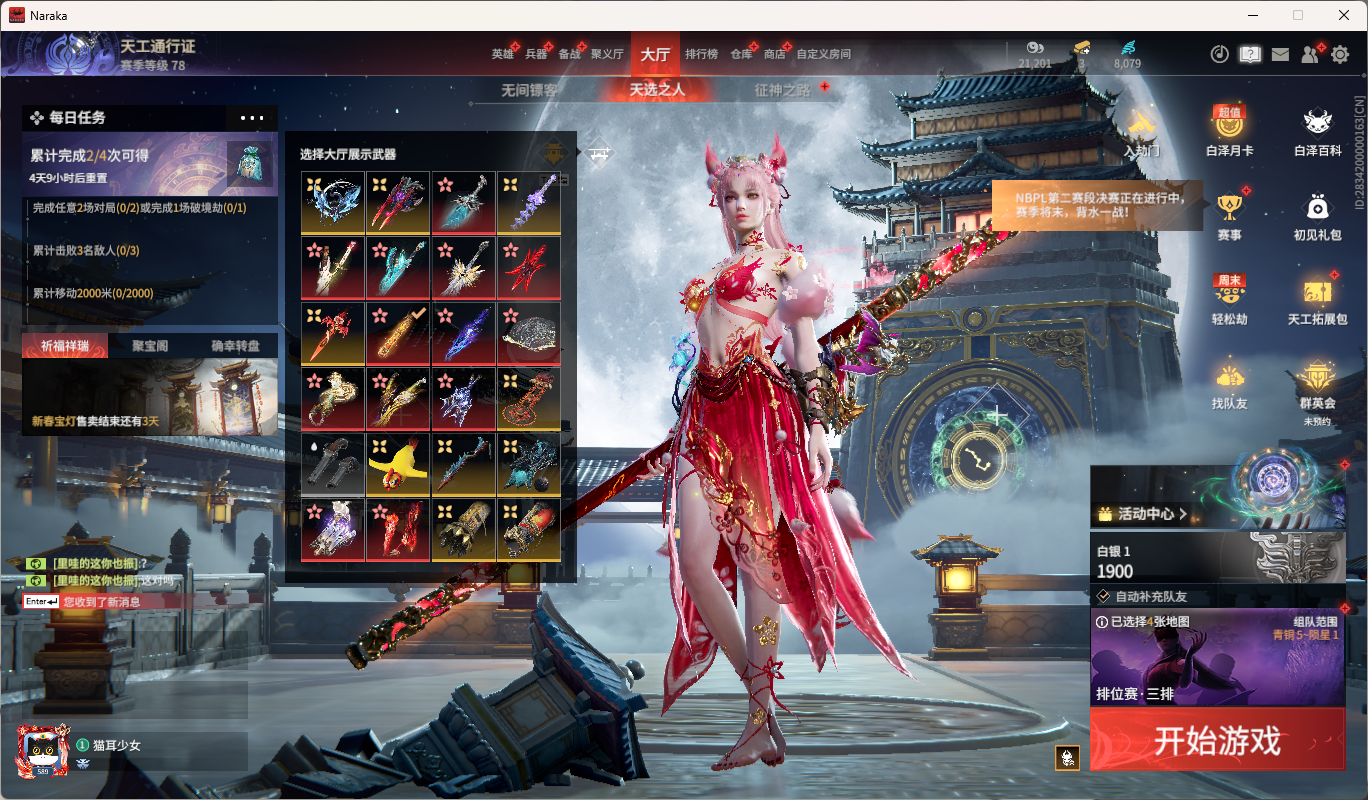The image size is (1368, 800).
Task: Go to the 排行榜 leaderboard
Action: [701, 54]
